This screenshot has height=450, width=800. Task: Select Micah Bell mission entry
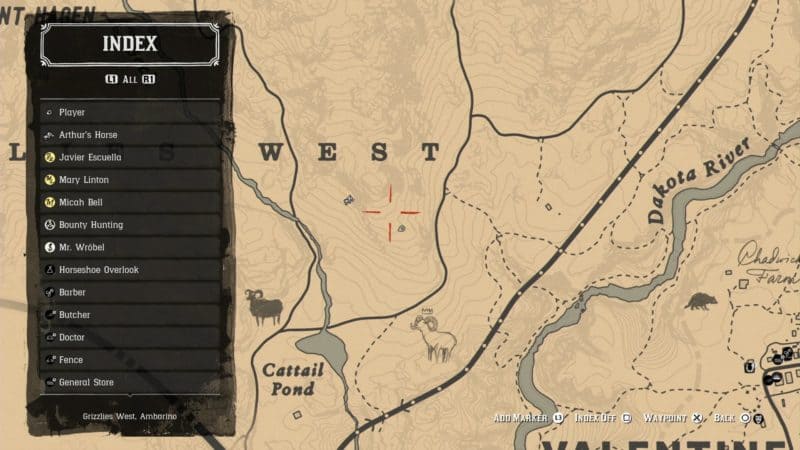(130, 202)
